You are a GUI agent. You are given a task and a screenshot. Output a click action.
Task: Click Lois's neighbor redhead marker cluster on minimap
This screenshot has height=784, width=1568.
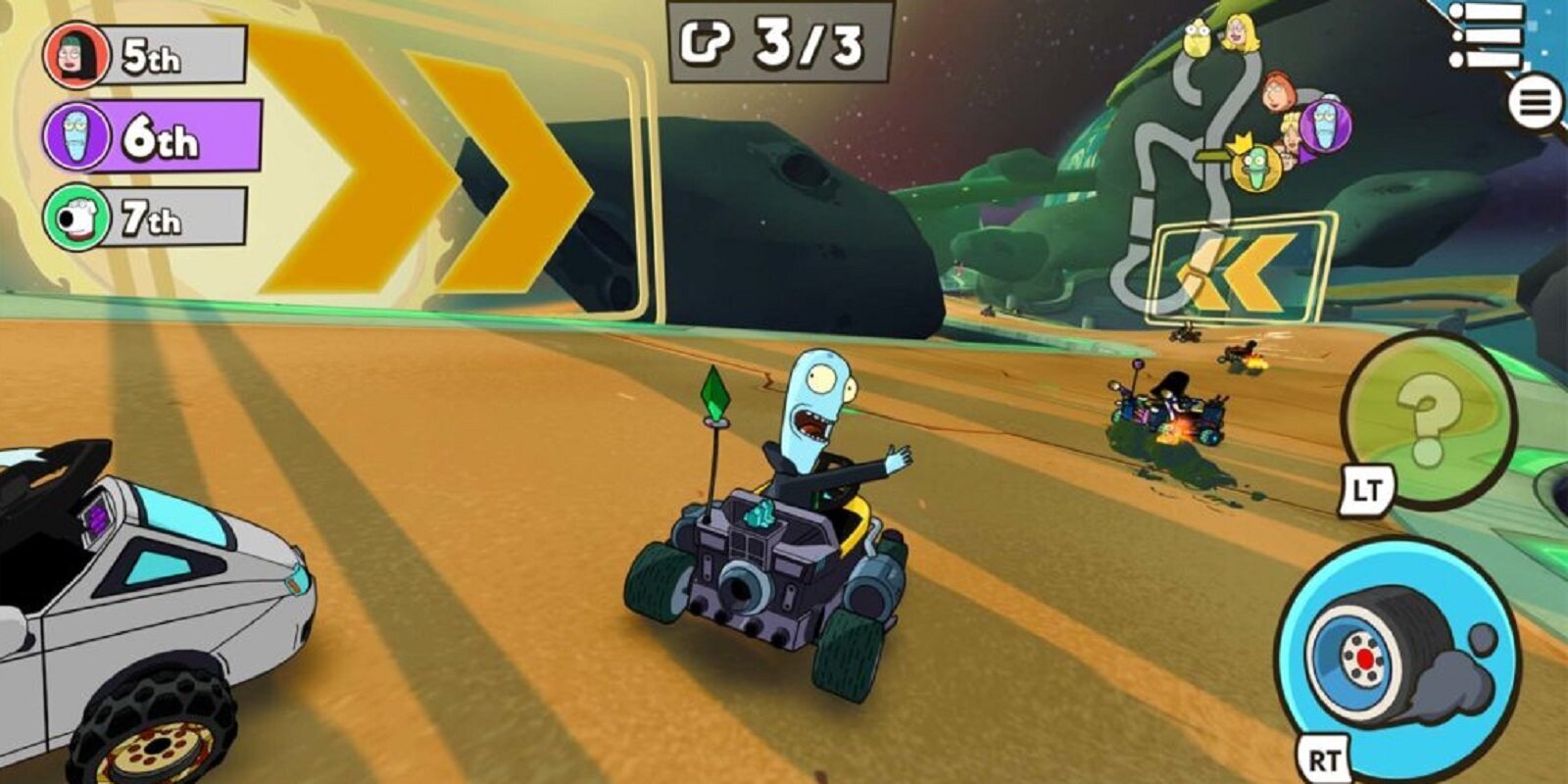click(1289, 132)
